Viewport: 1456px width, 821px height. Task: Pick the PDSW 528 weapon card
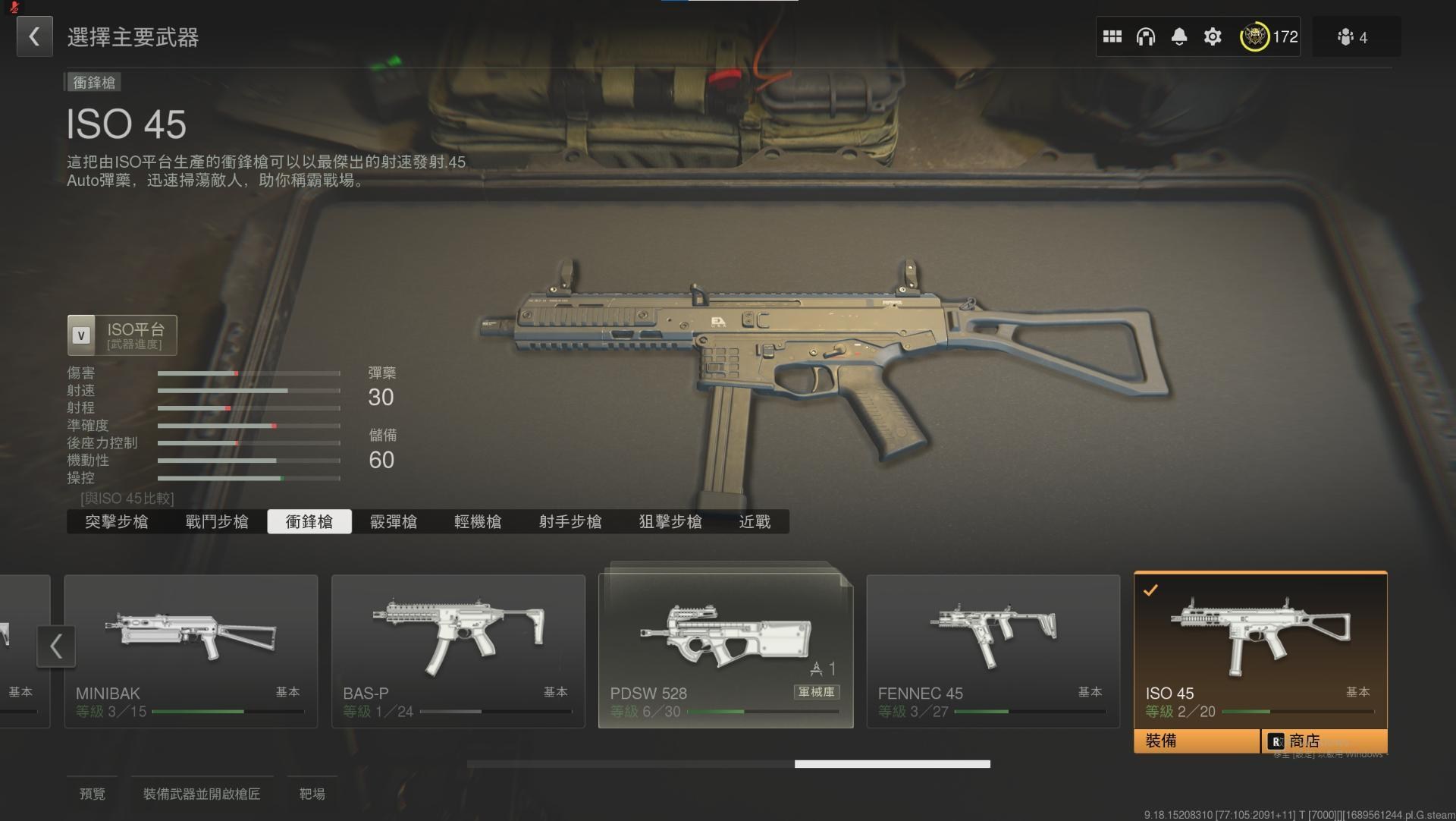point(726,650)
